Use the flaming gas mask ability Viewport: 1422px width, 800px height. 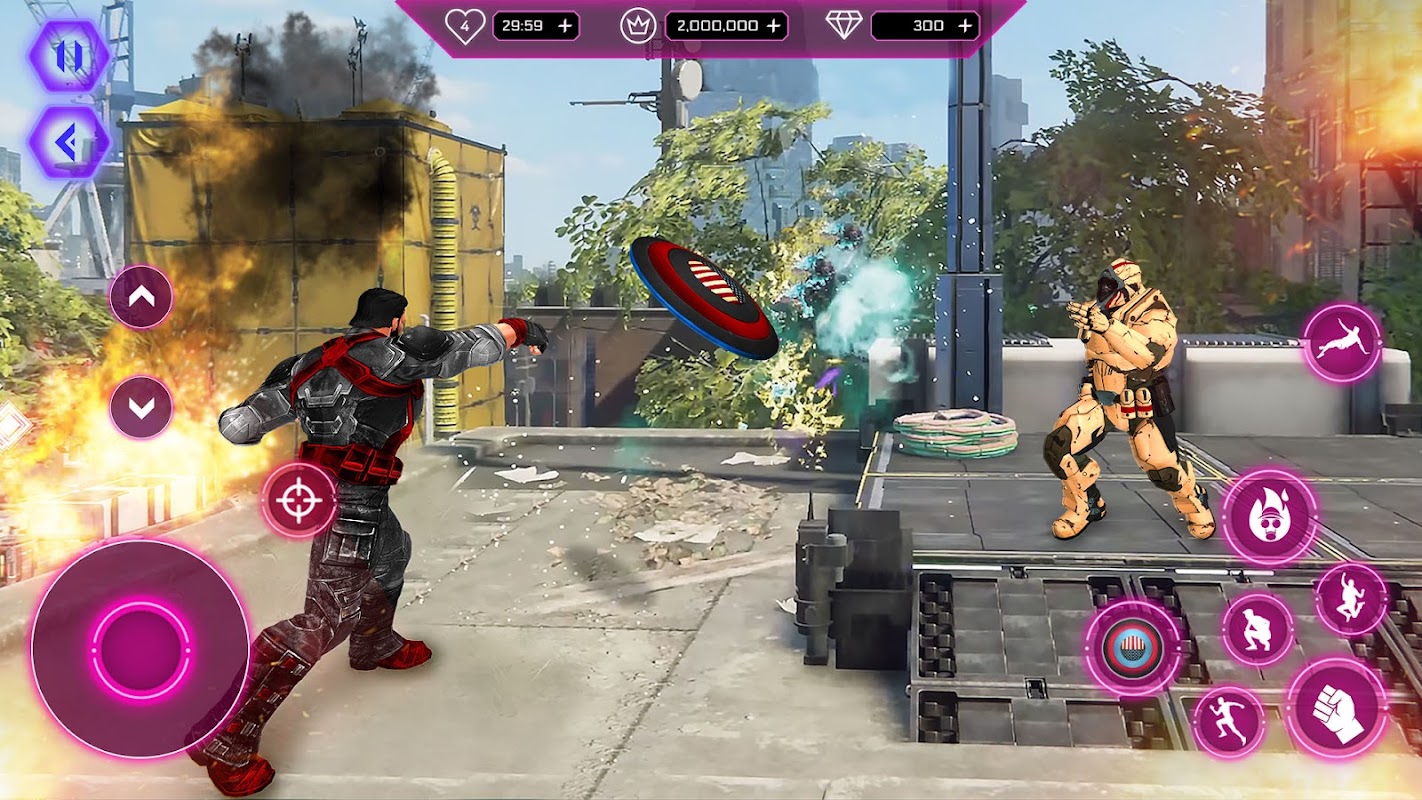[x=1269, y=516]
